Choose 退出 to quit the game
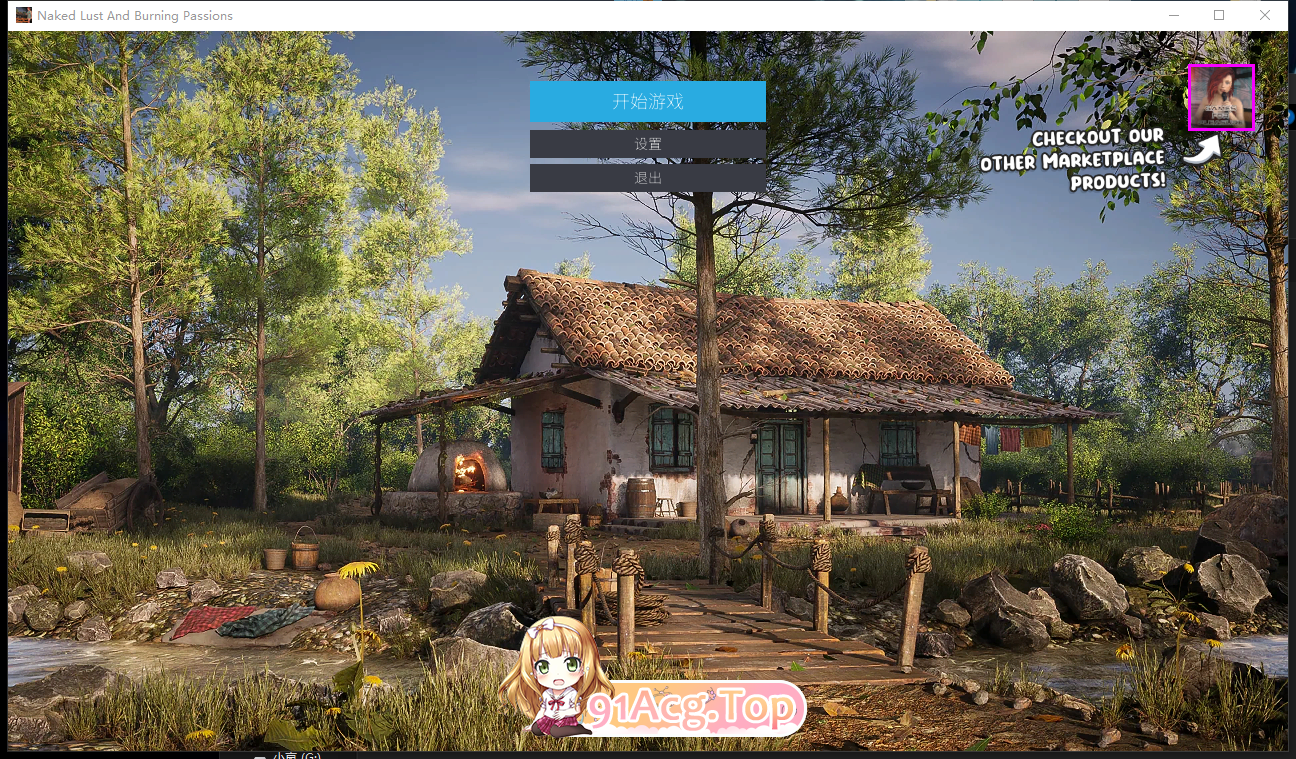 (x=647, y=178)
